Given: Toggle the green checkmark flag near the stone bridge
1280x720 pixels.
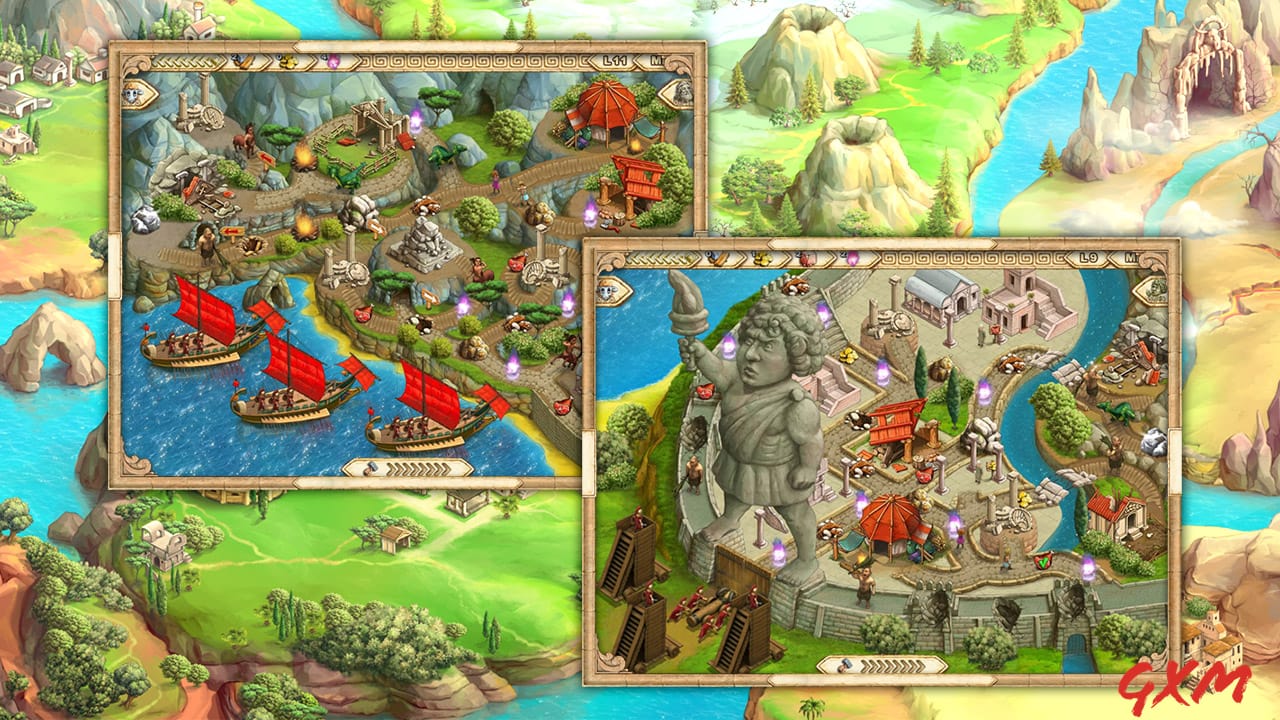Looking at the screenshot, I should coord(1043,562).
